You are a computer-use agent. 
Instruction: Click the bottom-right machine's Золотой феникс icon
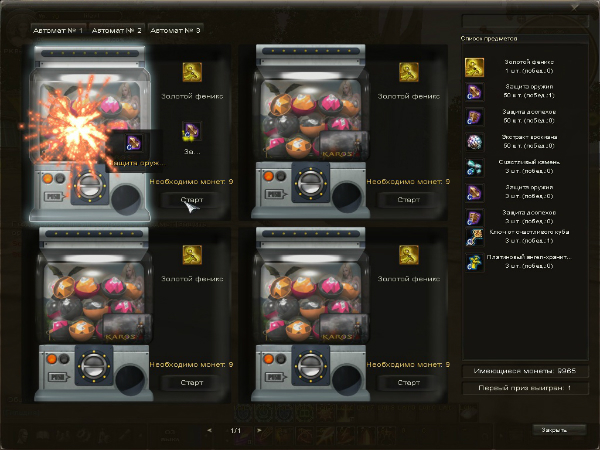point(408,254)
